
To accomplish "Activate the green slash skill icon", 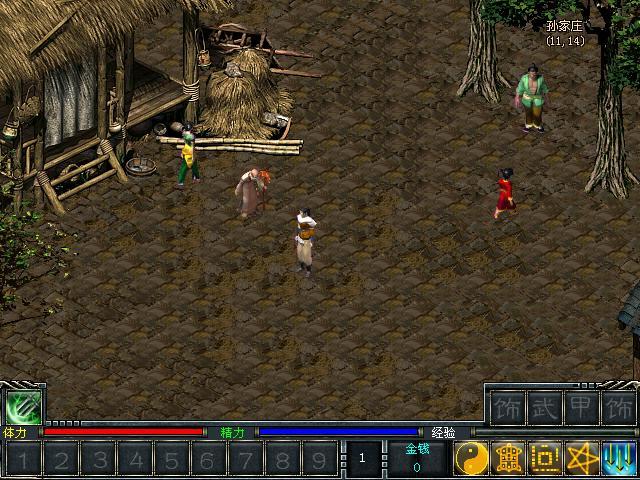I will 20,407.
